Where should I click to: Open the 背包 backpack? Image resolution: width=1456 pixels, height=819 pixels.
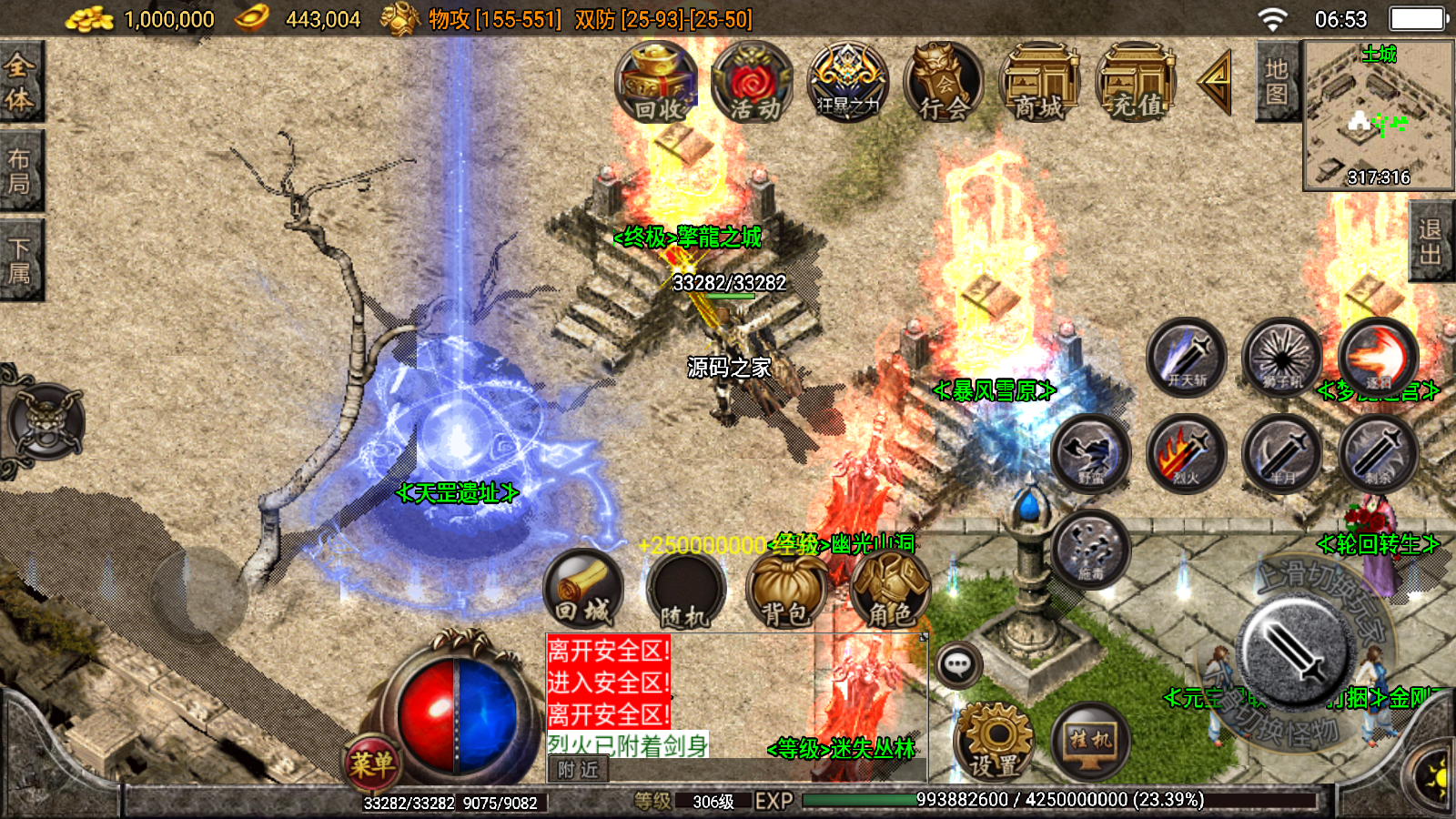pos(786,590)
